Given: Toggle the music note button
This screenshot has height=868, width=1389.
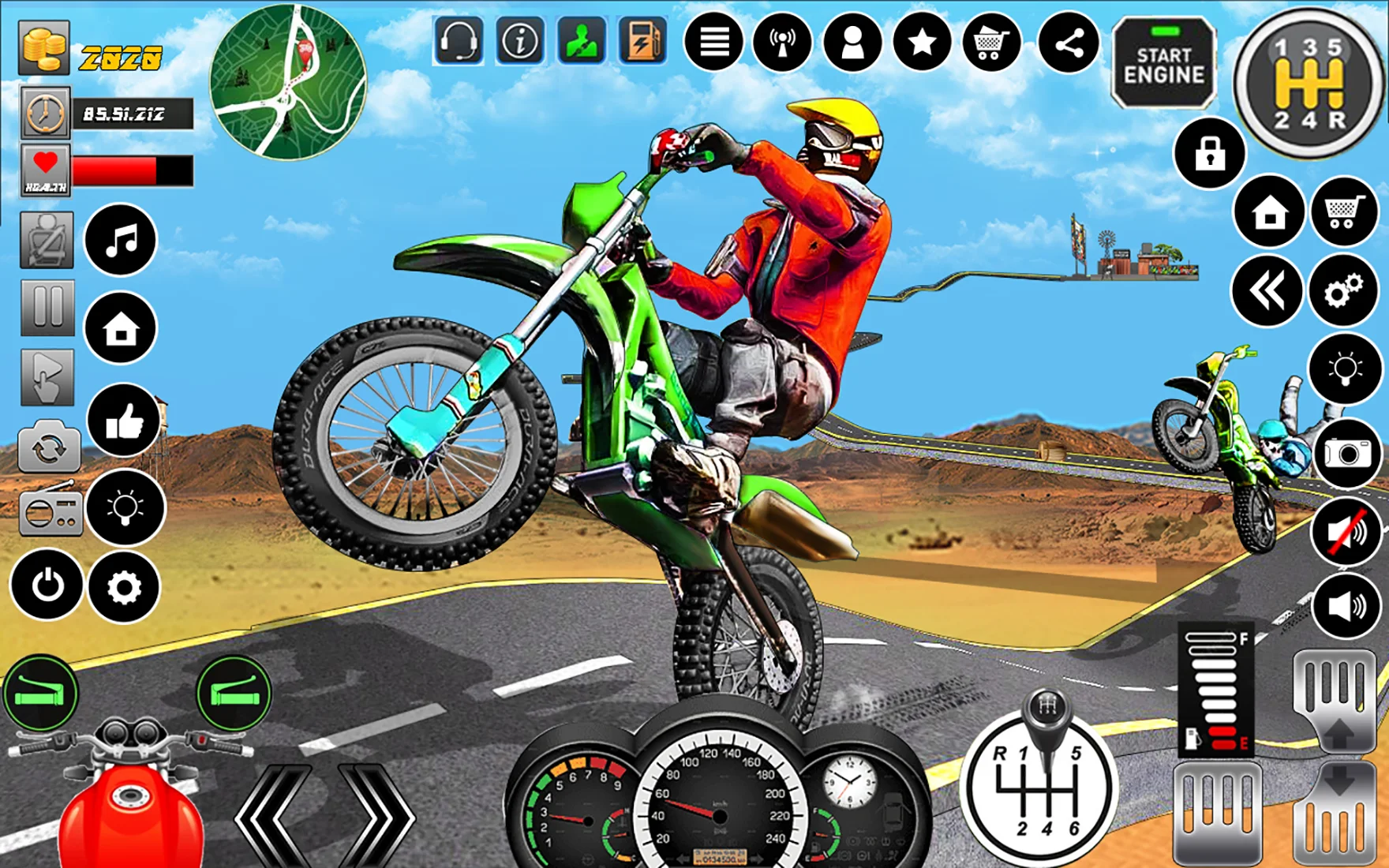Looking at the screenshot, I should [x=121, y=240].
